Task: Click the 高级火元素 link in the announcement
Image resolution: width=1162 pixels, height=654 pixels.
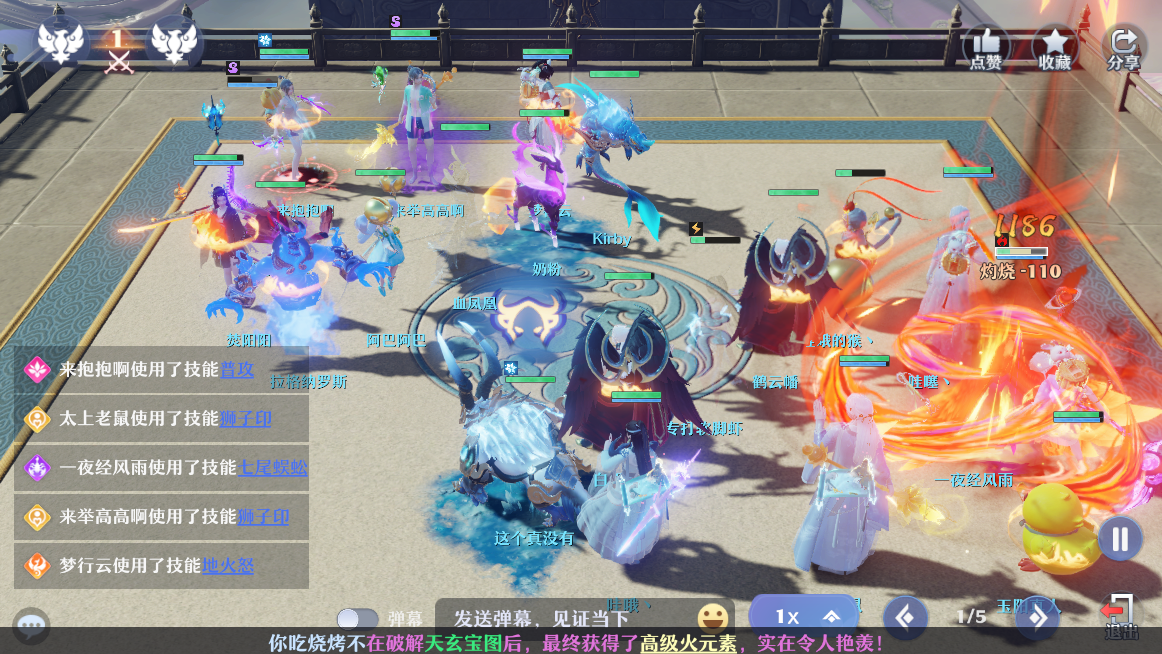Action: [688, 643]
